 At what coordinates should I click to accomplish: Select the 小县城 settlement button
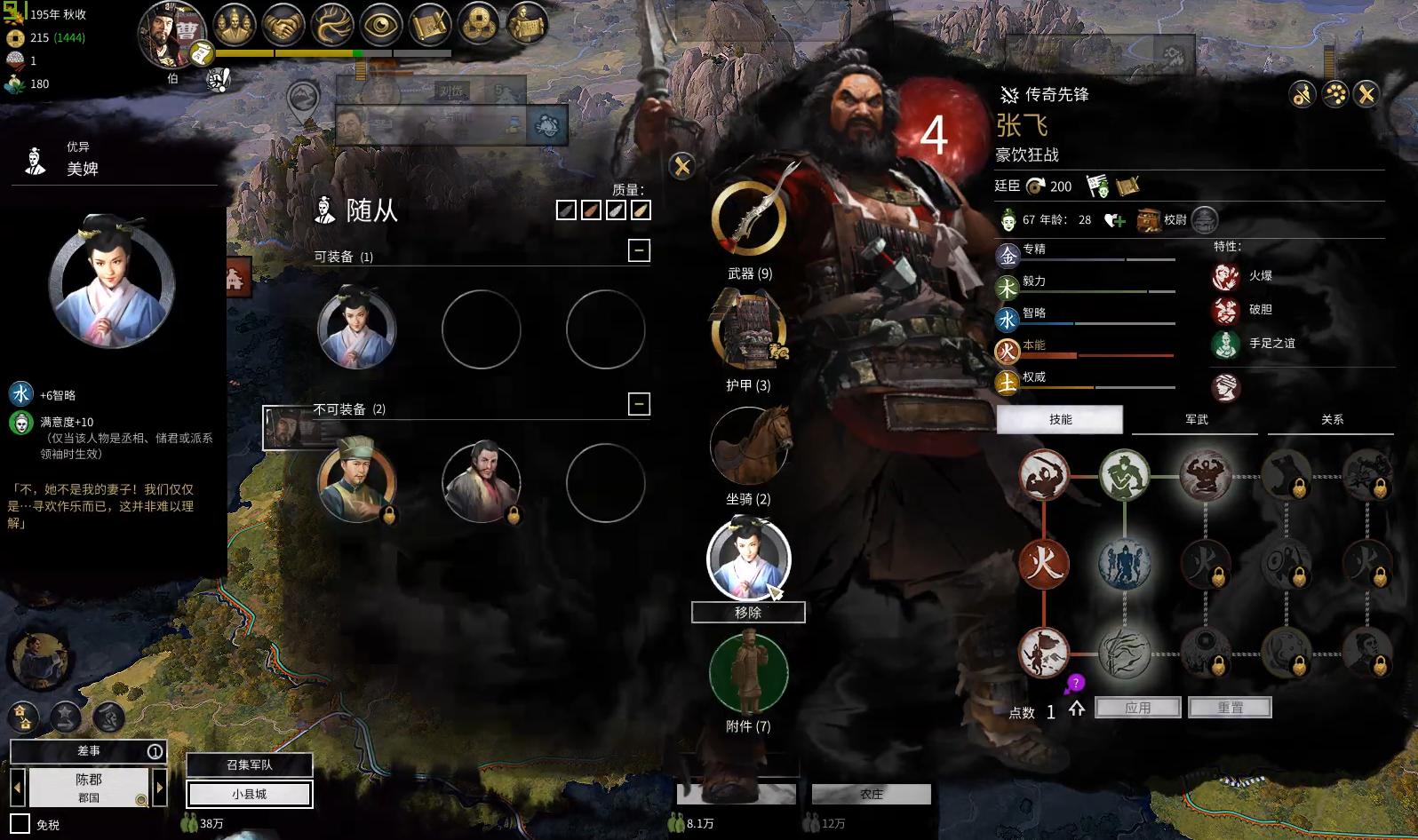[x=250, y=794]
